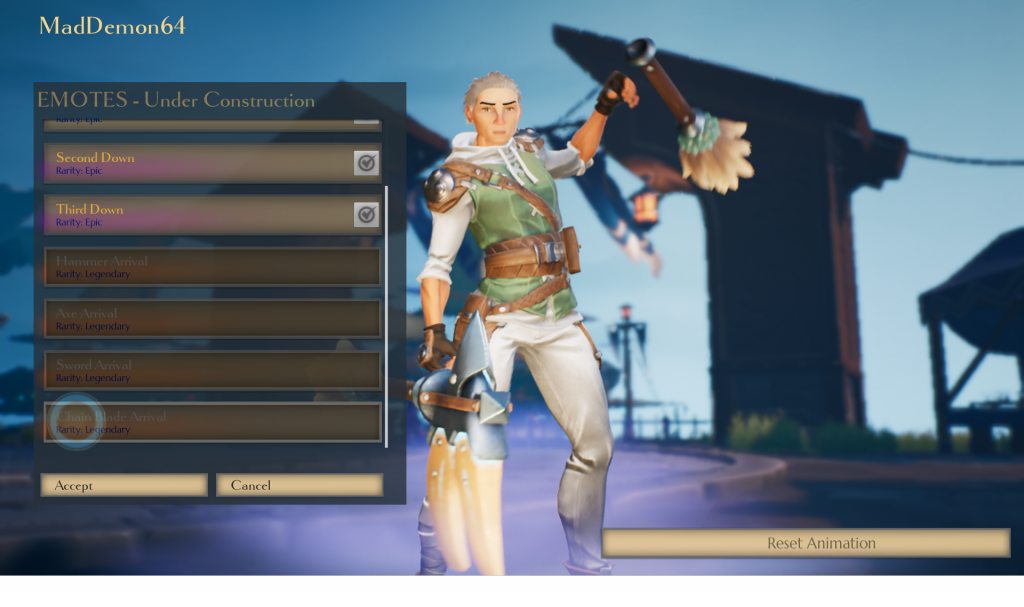
Task: Click the emote list scrollbar
Action: click(x=386, y=315)
